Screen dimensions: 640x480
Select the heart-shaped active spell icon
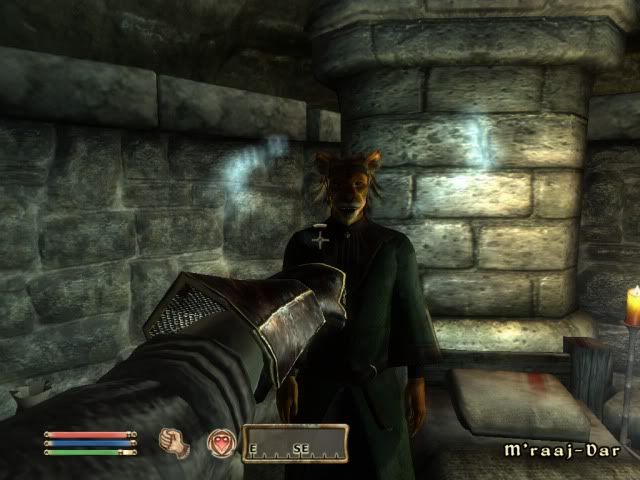(221, 442)
